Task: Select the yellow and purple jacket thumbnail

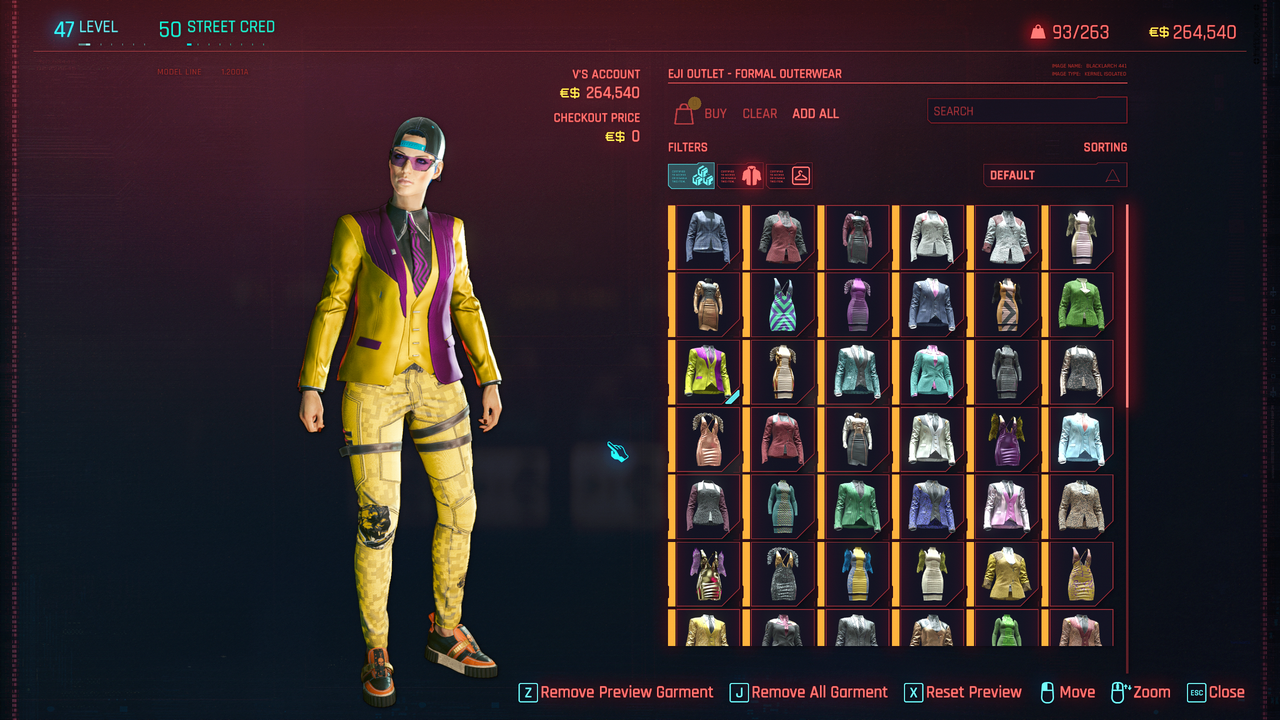Action: pos(707,371)
